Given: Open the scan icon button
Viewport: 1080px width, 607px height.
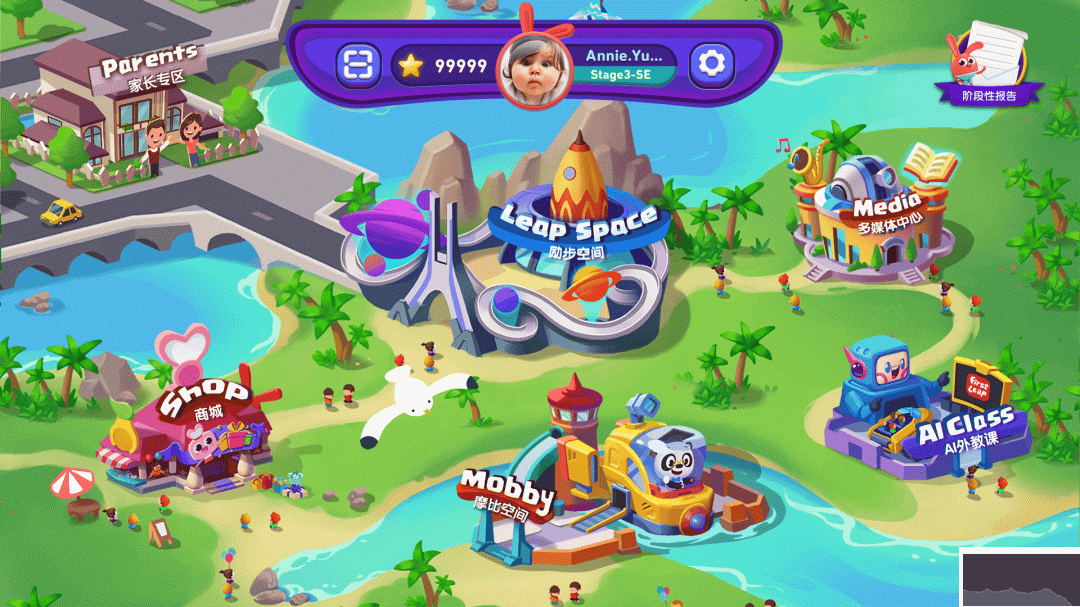Looking at the screenshot, I should [357, 66].
